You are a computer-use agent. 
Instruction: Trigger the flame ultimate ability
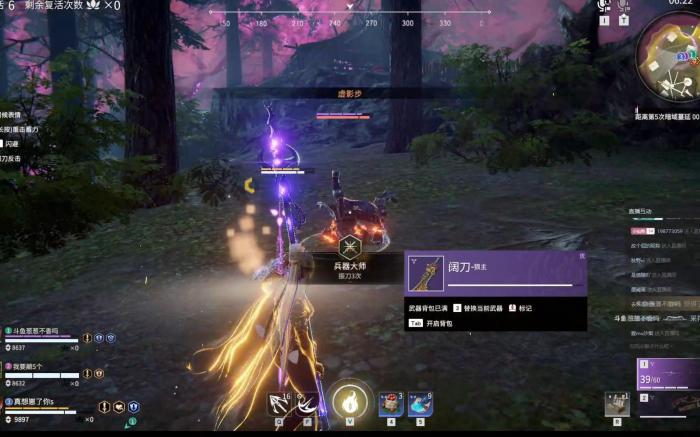pos(351,402)
